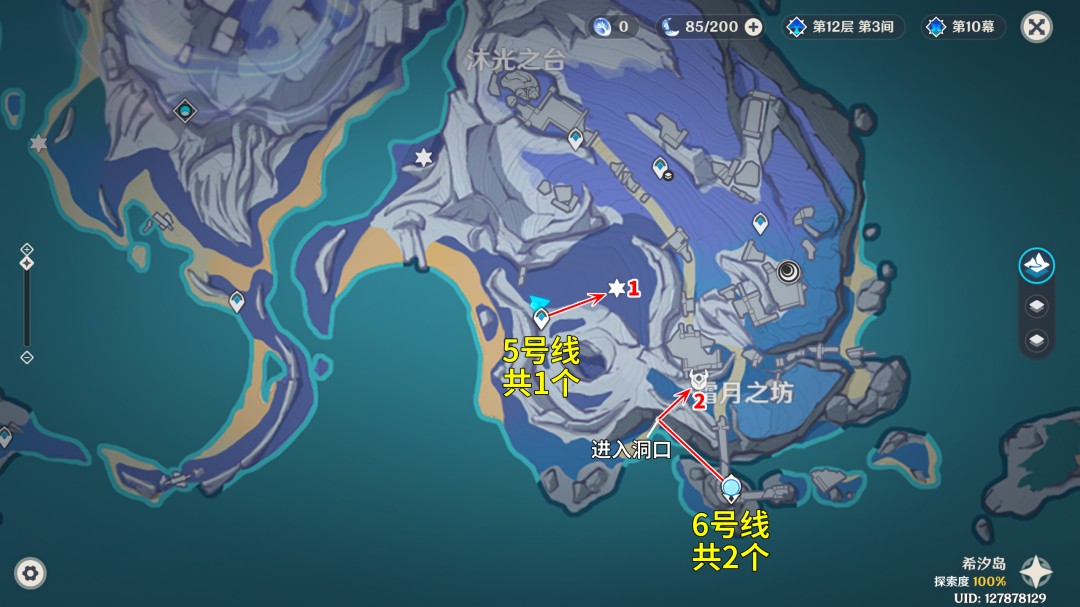Click the glowing waypoint above 6号线

pos(731,488)
